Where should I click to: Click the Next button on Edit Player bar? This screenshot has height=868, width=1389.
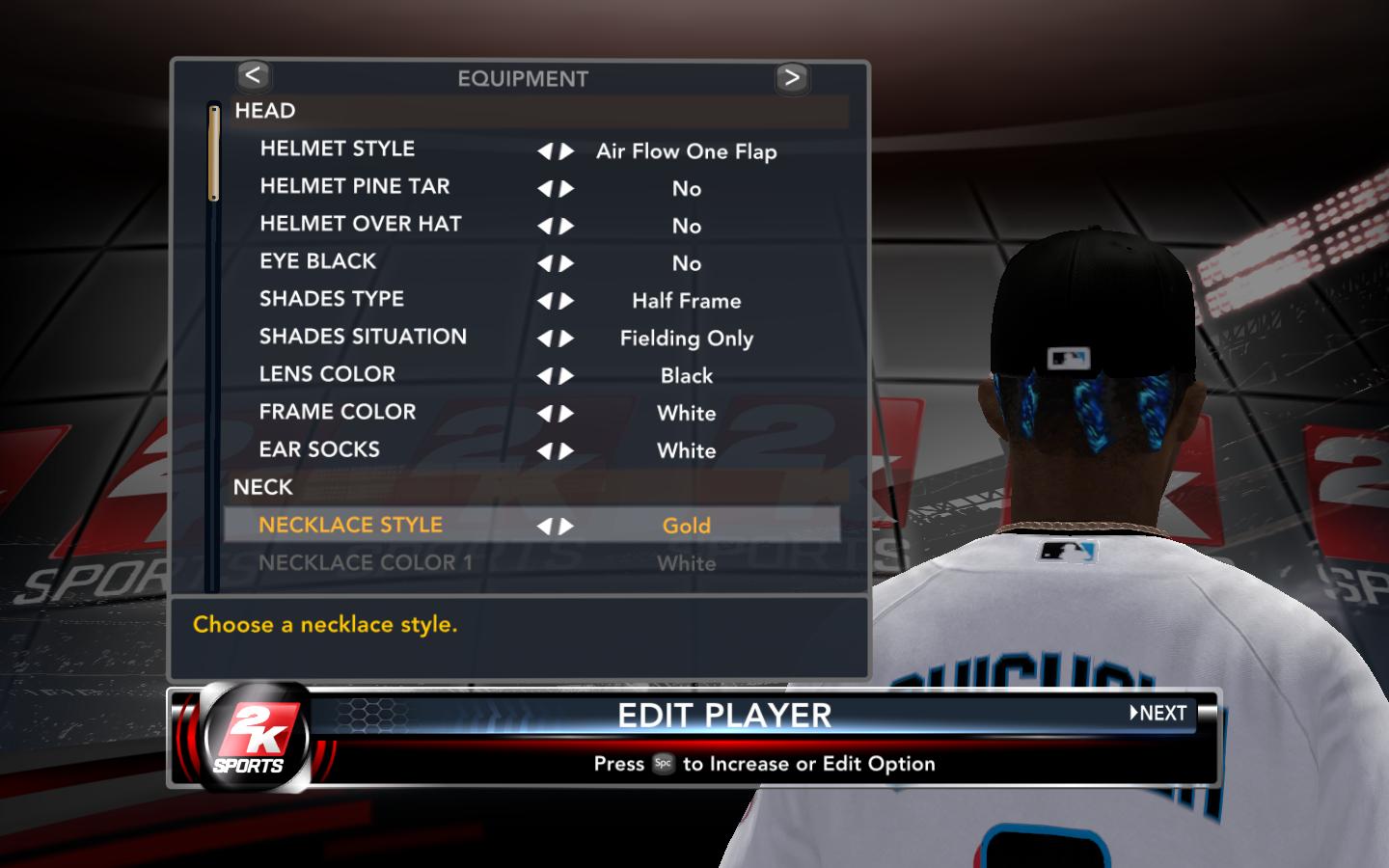coord(1158,714)
